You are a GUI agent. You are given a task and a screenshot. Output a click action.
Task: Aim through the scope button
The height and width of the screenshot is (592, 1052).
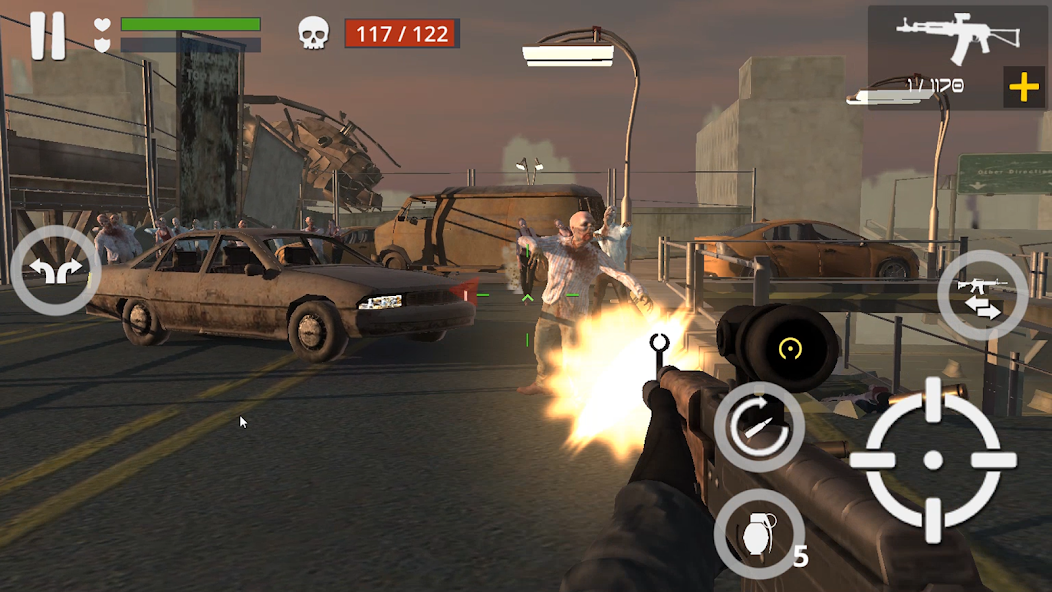coord(791,349)
